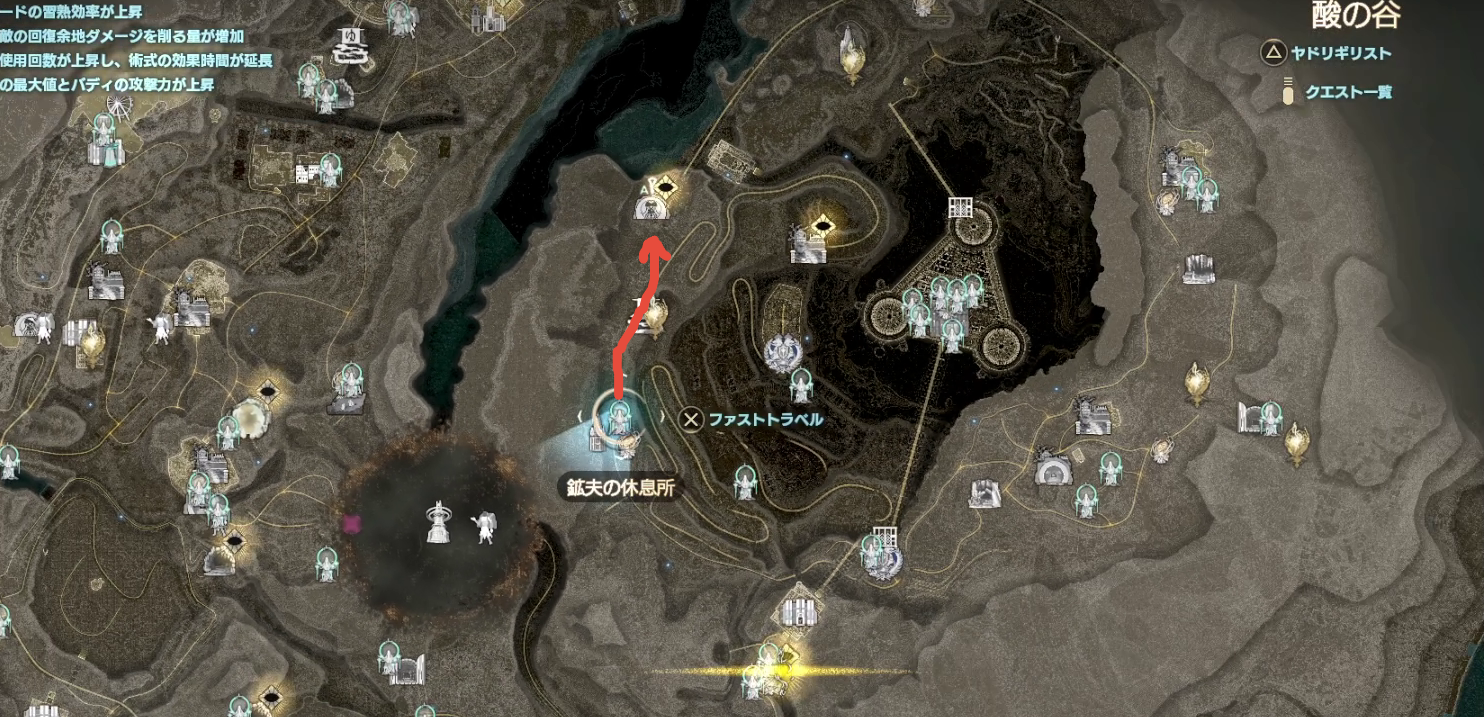The height and width of the screenshot is (717, 1484).
Task: Click the pink marker beside the dark zone
Action: coord(351,523)
